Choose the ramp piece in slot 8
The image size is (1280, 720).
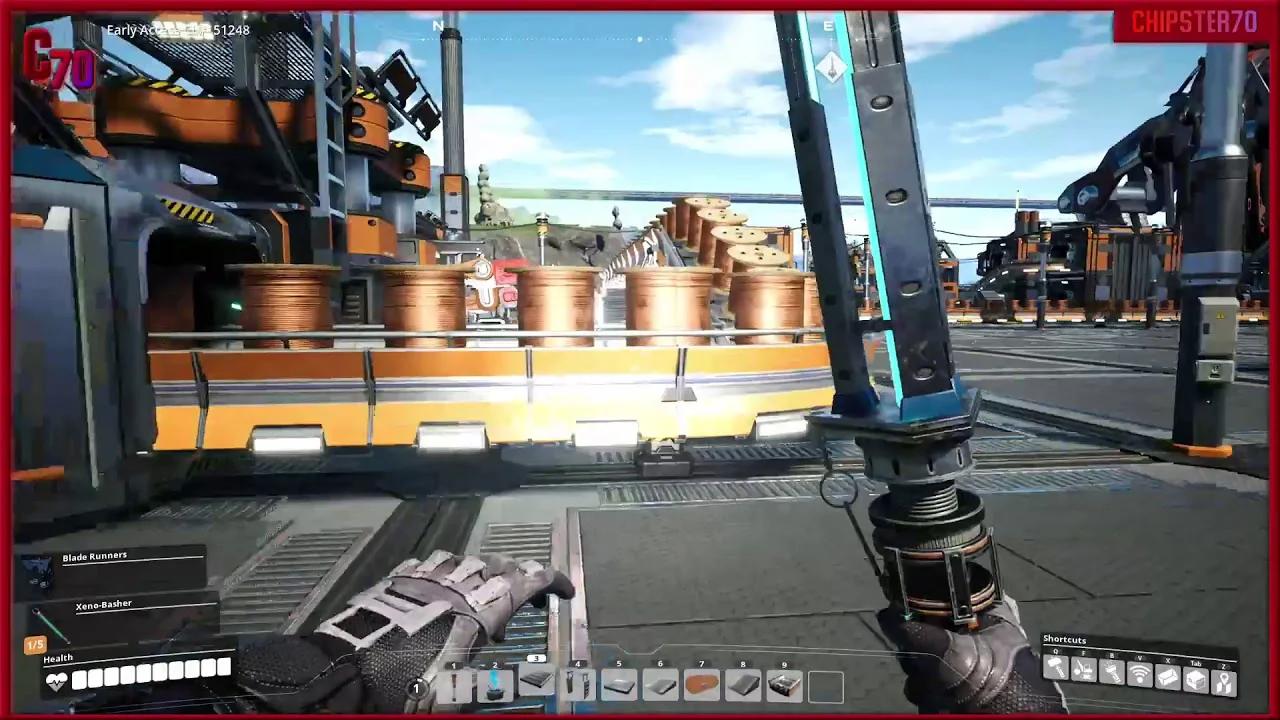(744, 684)
